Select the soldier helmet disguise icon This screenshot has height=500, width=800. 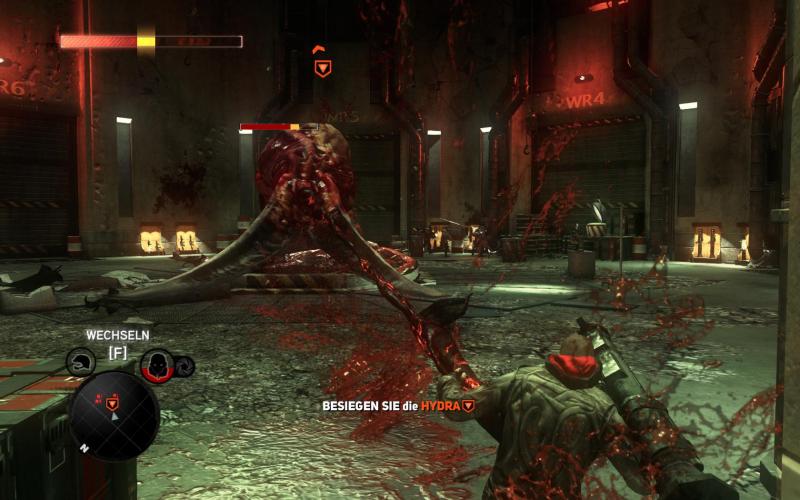(x=80, y=362)
